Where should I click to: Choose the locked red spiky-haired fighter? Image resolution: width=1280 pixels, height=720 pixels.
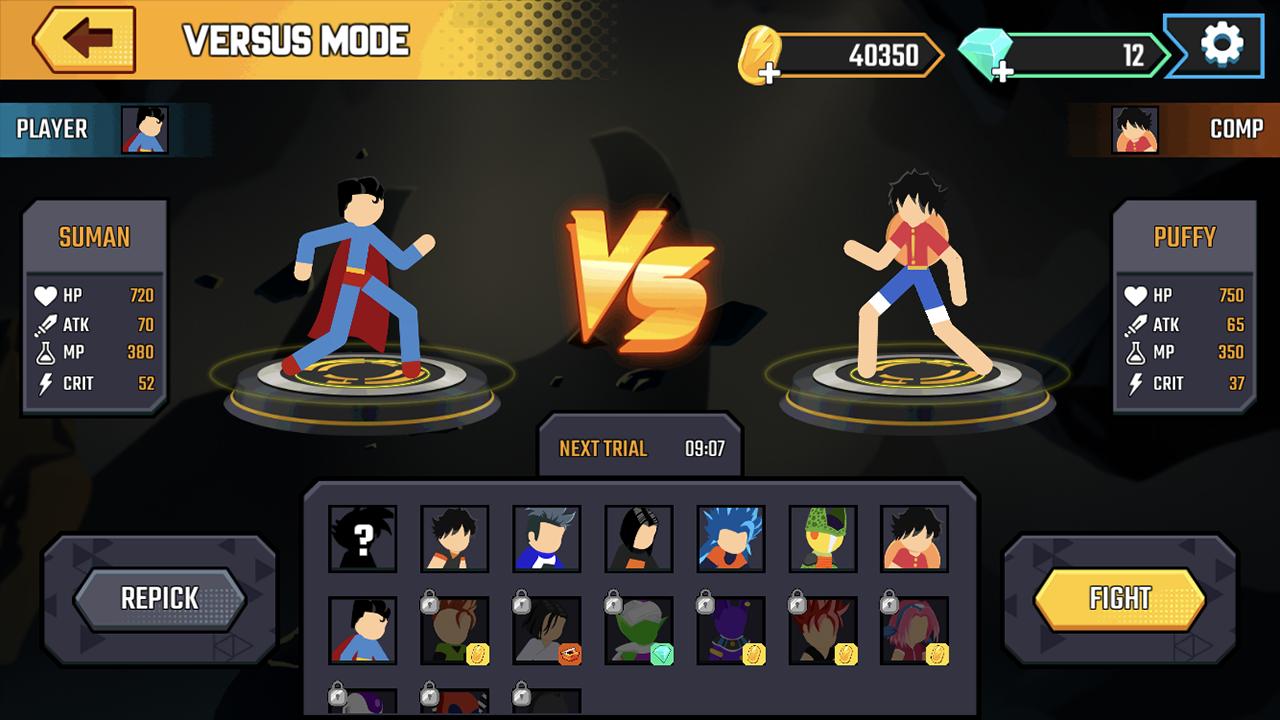coord(823,630)
